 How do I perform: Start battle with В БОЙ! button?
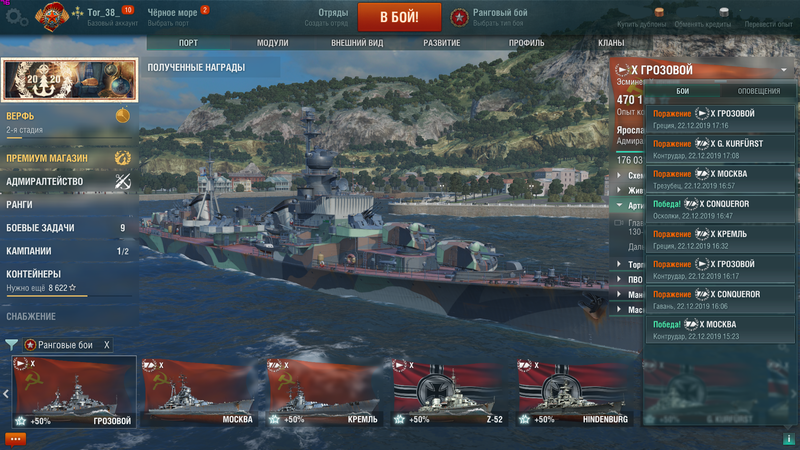pos(397,16)
